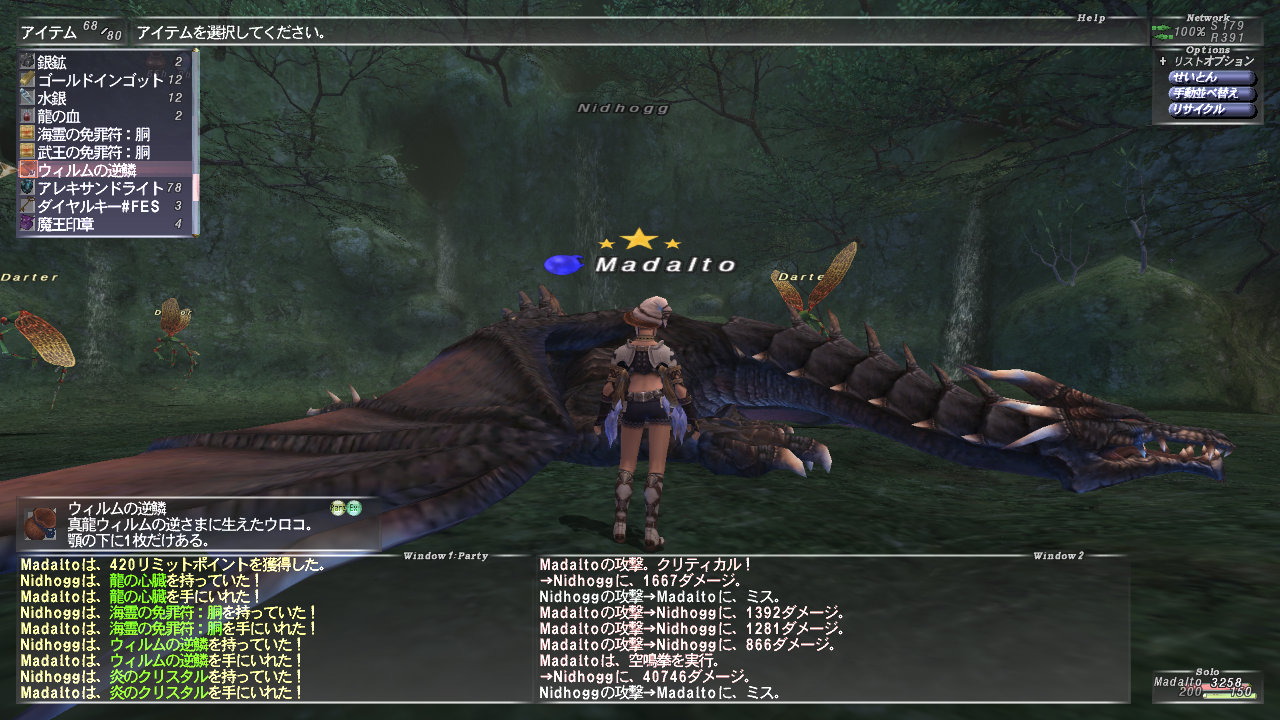Click the リサイクル button
This screenshot has width=1280, height=720.
tap(1211, 110)
